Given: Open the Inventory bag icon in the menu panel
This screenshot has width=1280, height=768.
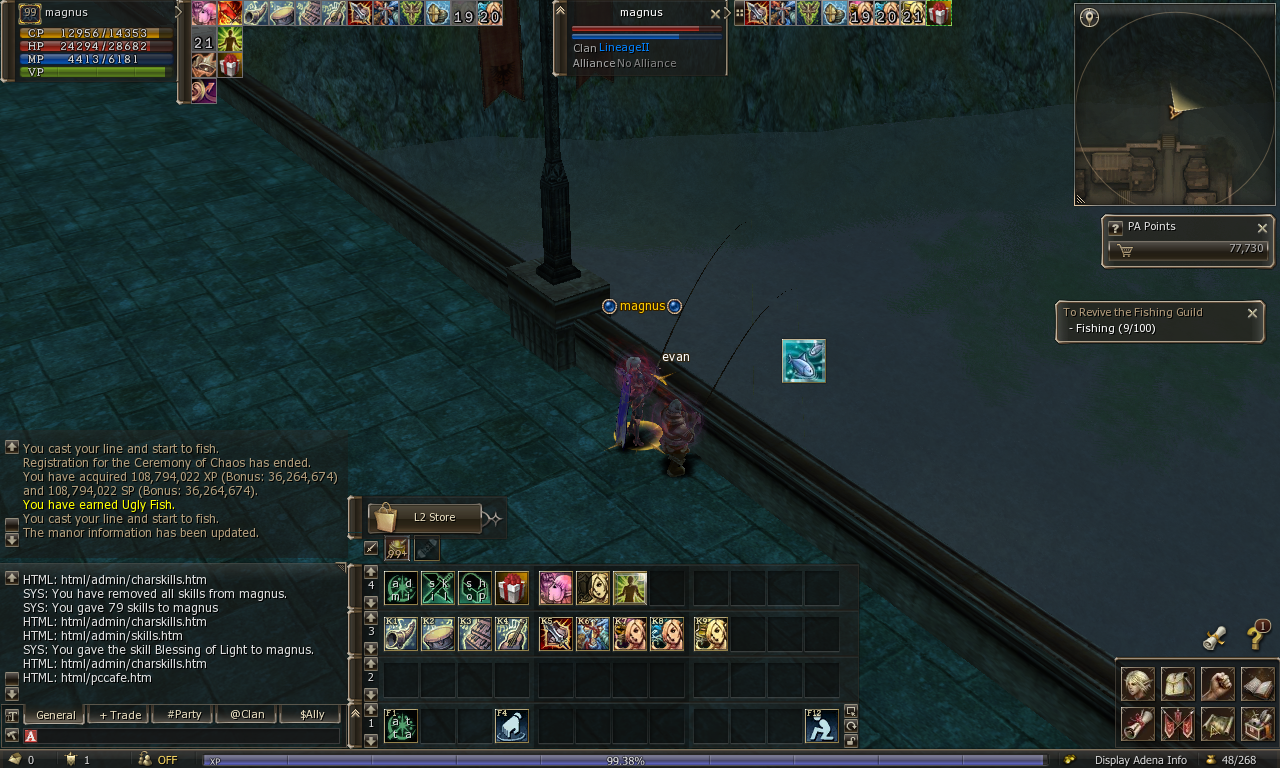Looking at the screenshot, I should point(1177,683).
